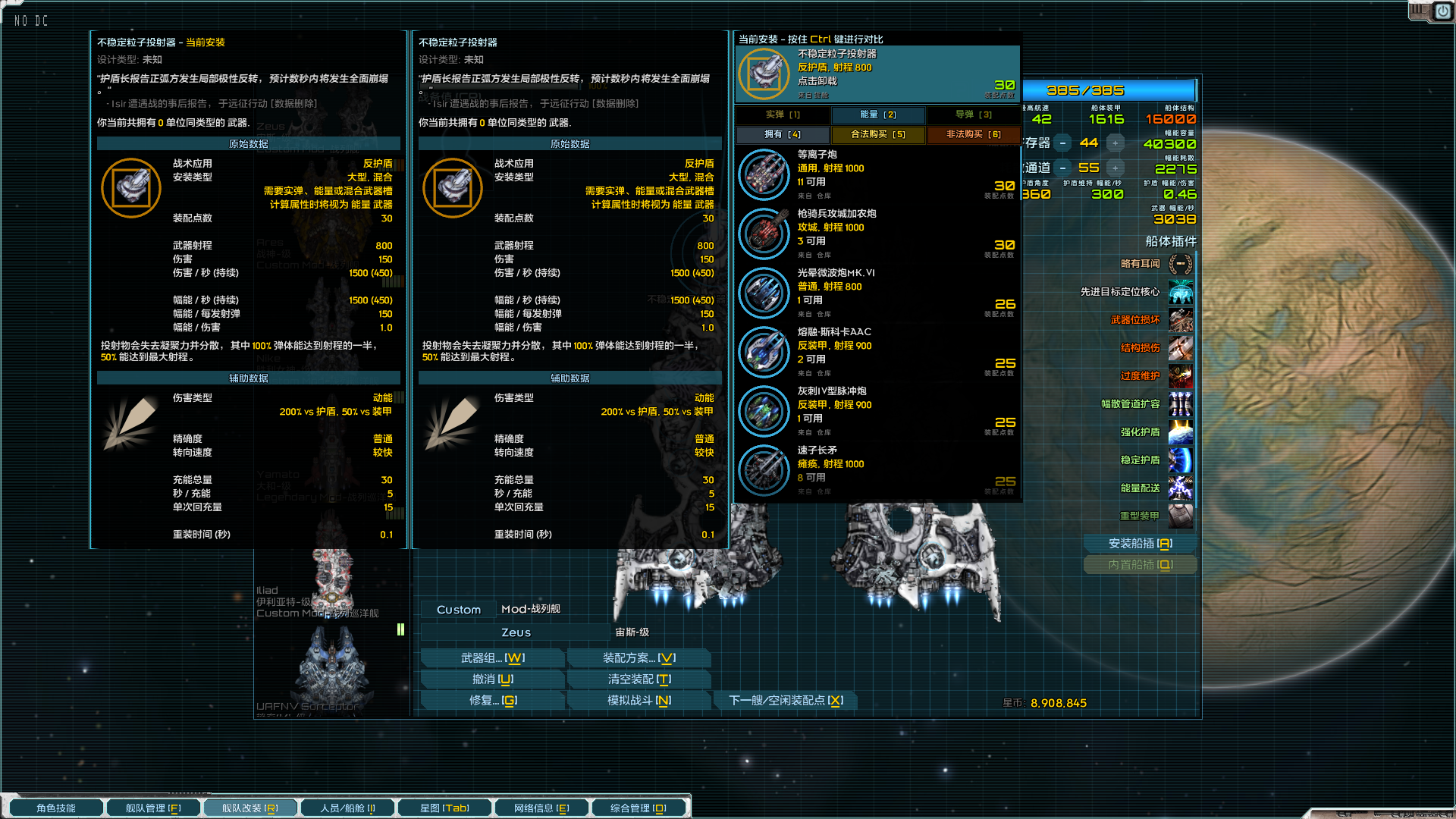Enable the 非法购买 [6] filter

[x=974, y=134]
